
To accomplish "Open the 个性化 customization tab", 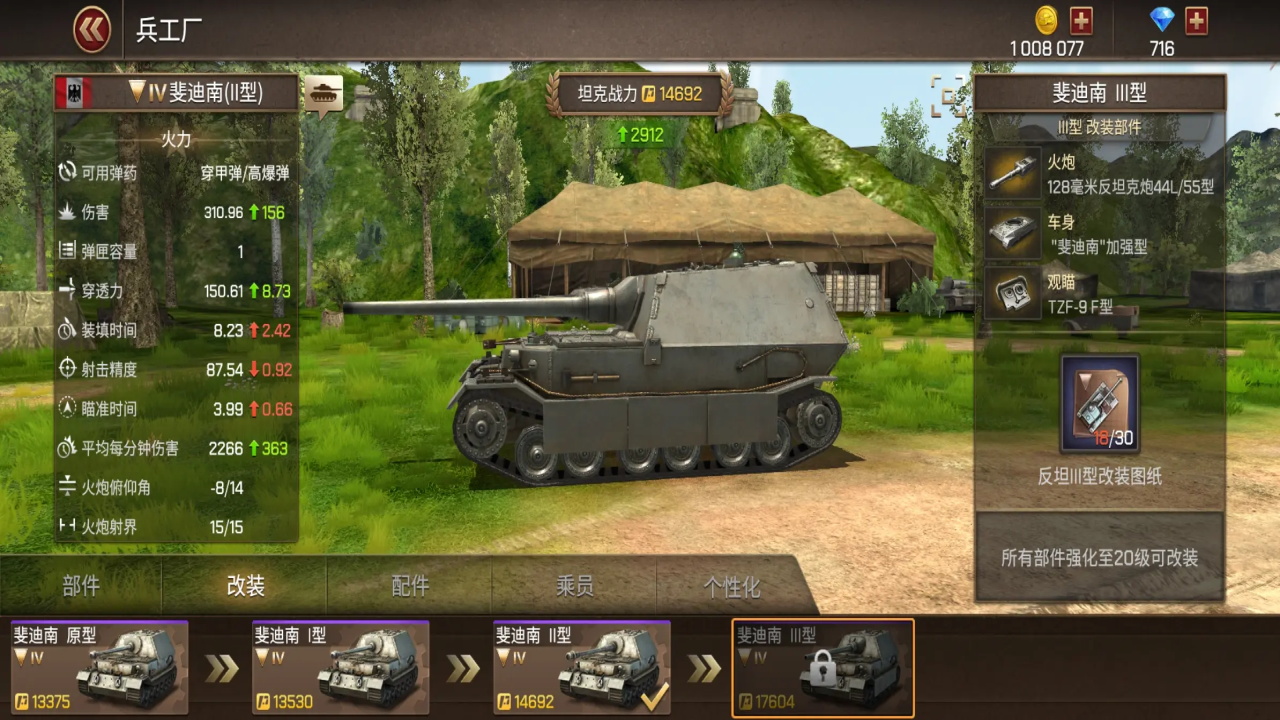I will [x=732, y=586].
